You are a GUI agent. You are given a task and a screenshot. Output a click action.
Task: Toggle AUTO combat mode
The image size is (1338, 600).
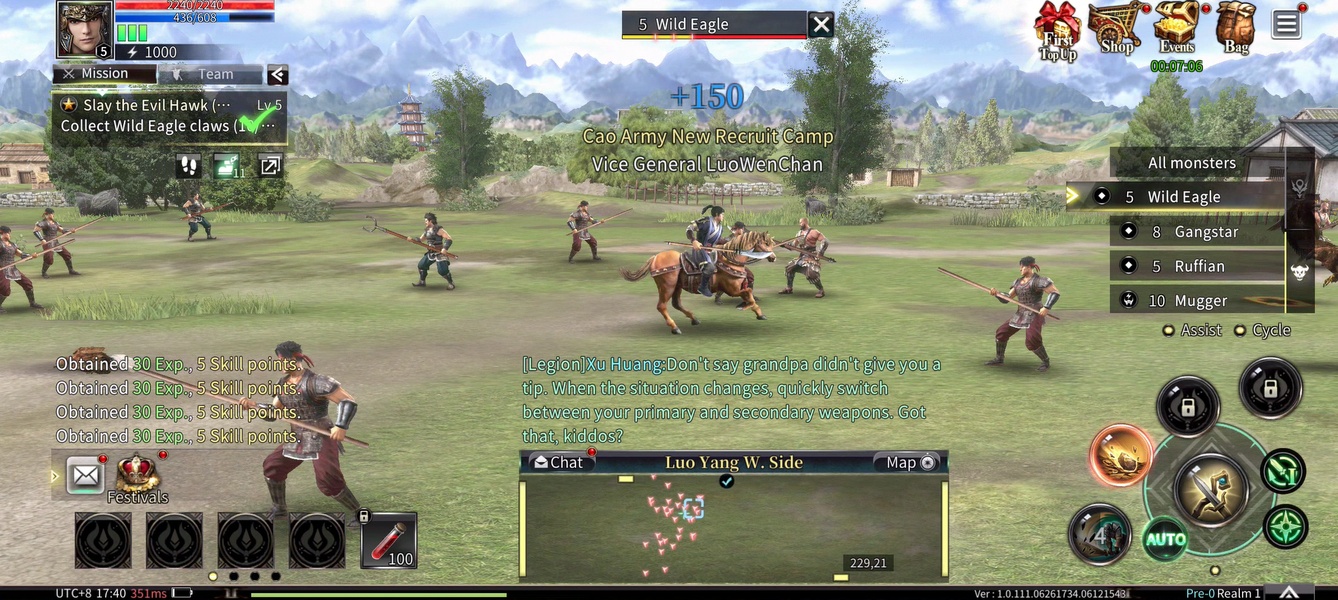(x=1165, y=540)
